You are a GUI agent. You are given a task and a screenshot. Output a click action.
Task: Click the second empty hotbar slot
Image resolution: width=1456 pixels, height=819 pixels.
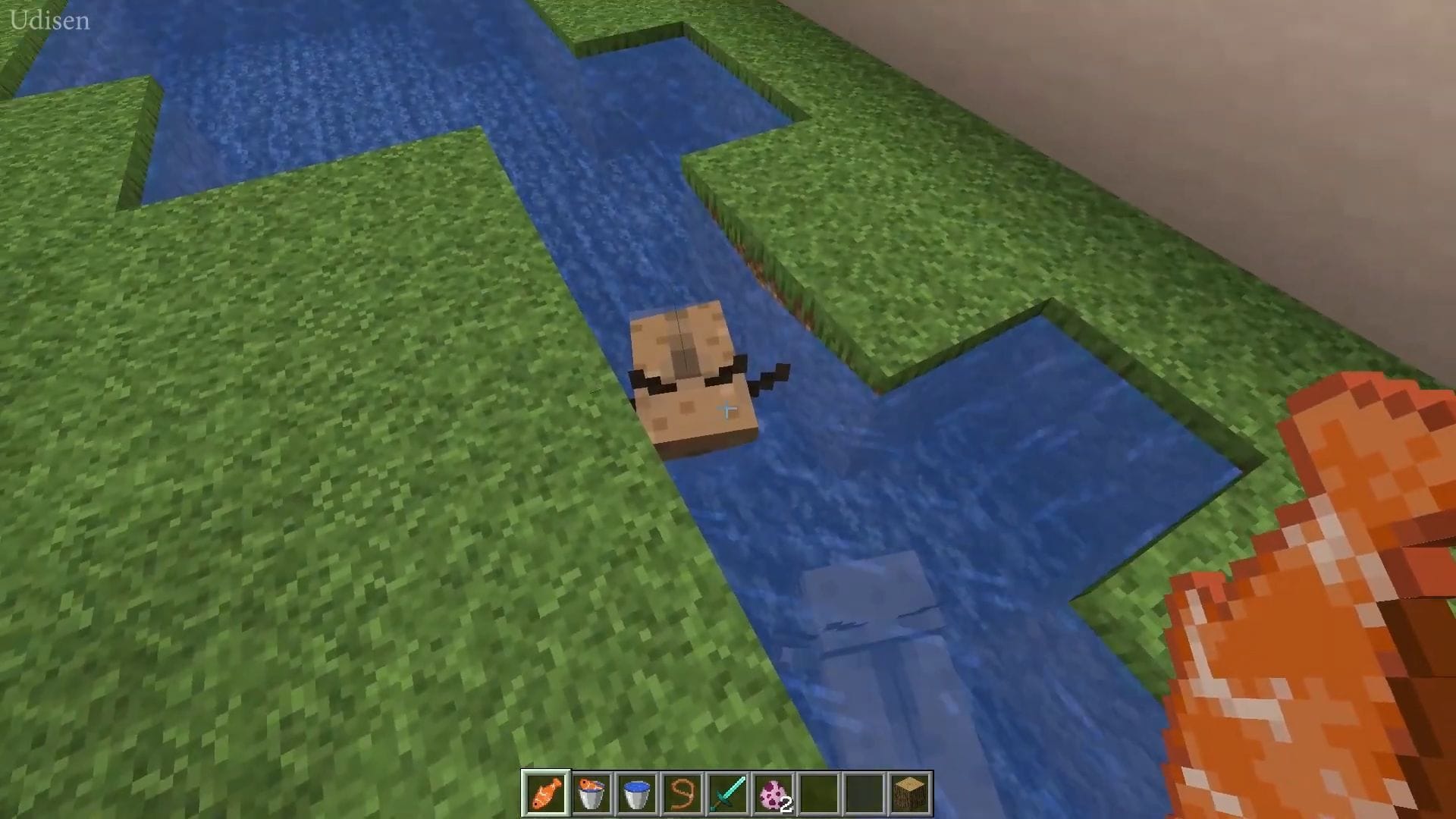tap(864, 792)
